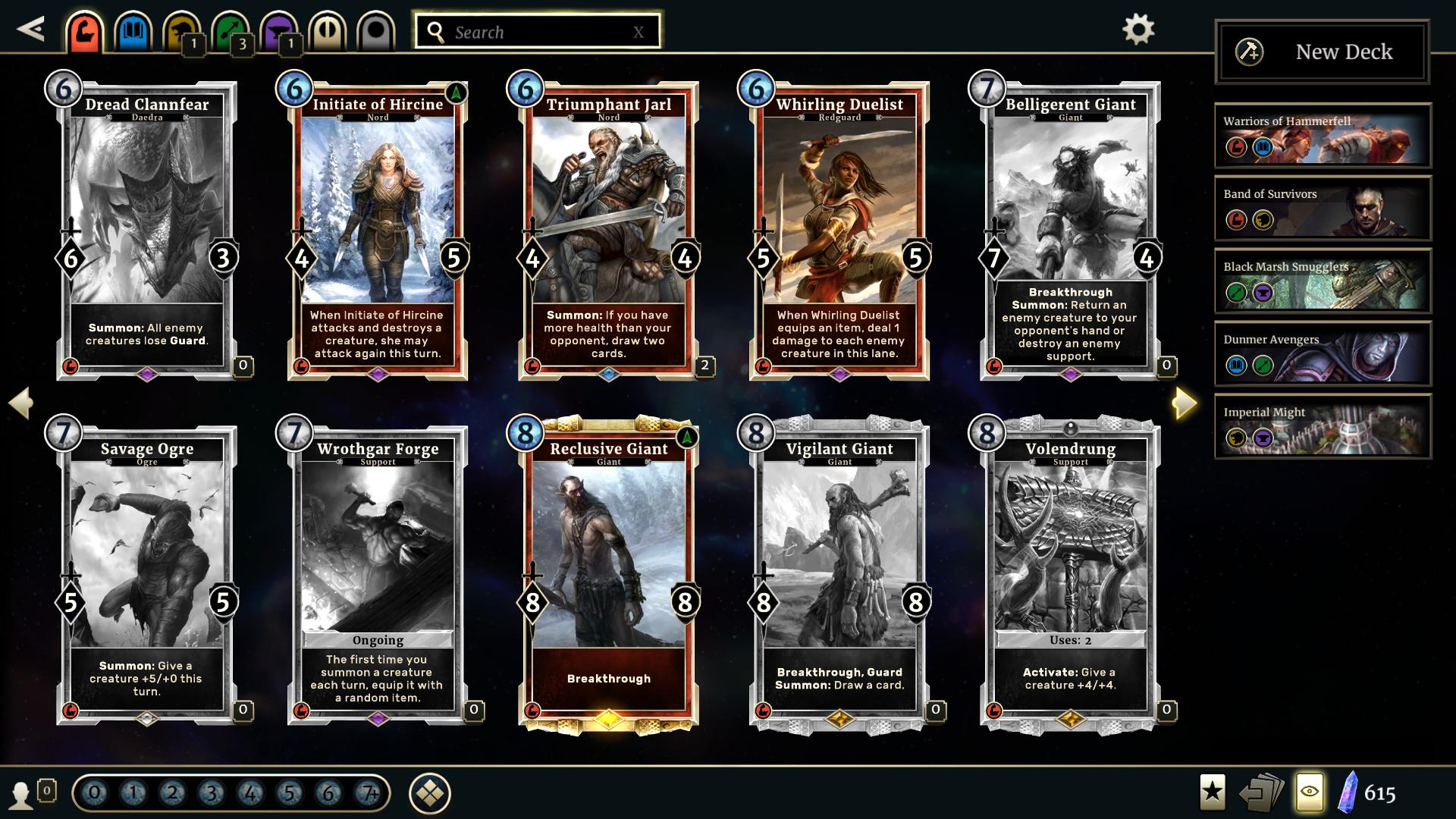Click the card search field

point(537,32)
